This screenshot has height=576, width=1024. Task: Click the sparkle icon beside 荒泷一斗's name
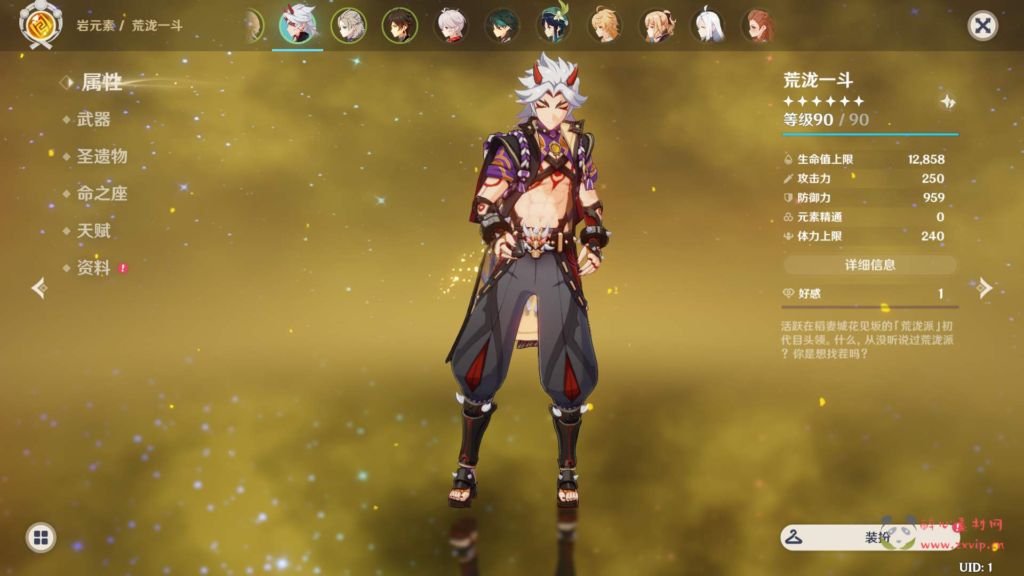(x=947, y=101)
